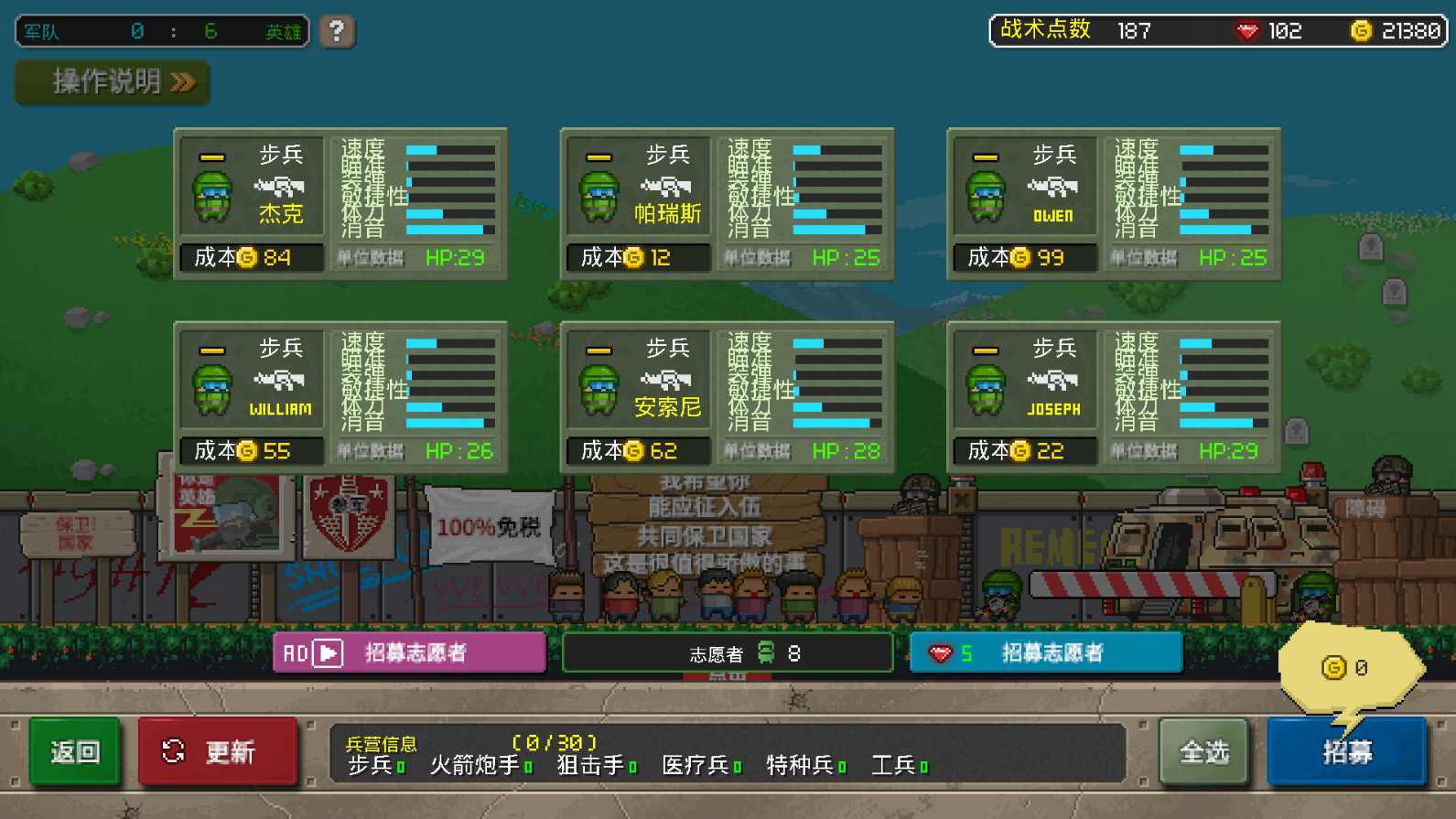Screen dimensions: 1456x819
Task: Click the gem icon in the top bar
Action: 1248,30
